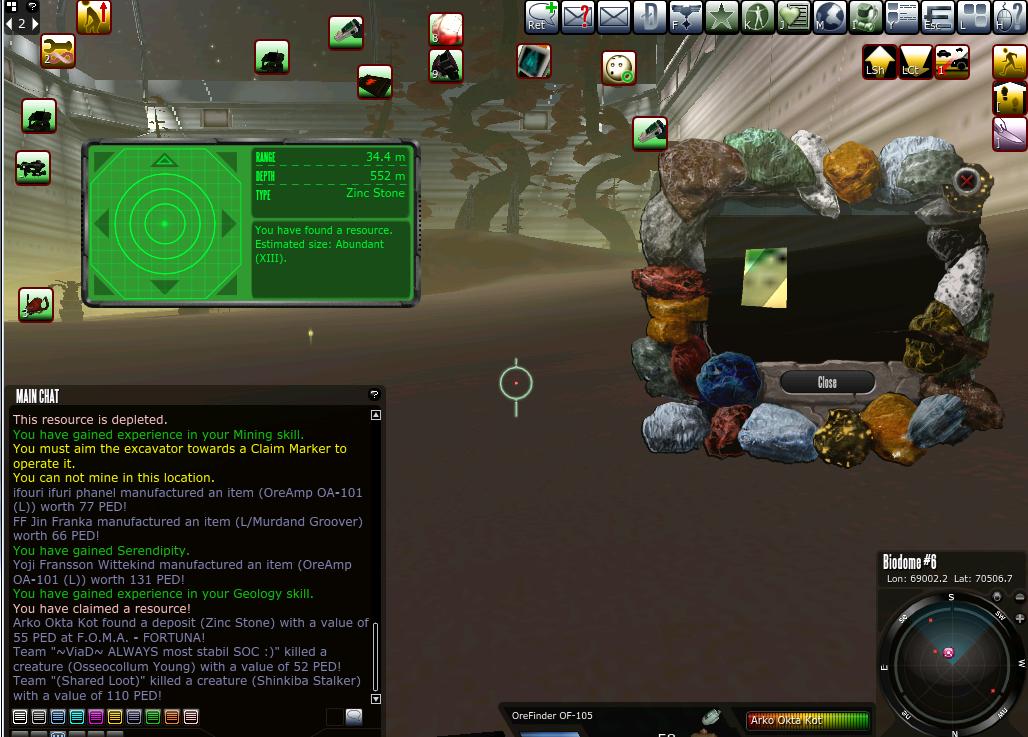Image resolution: width=1028 pixels, height=737 pixels.
Task: Click the down arrow of Main Chat scrollbar
Action: click(376, 699)
